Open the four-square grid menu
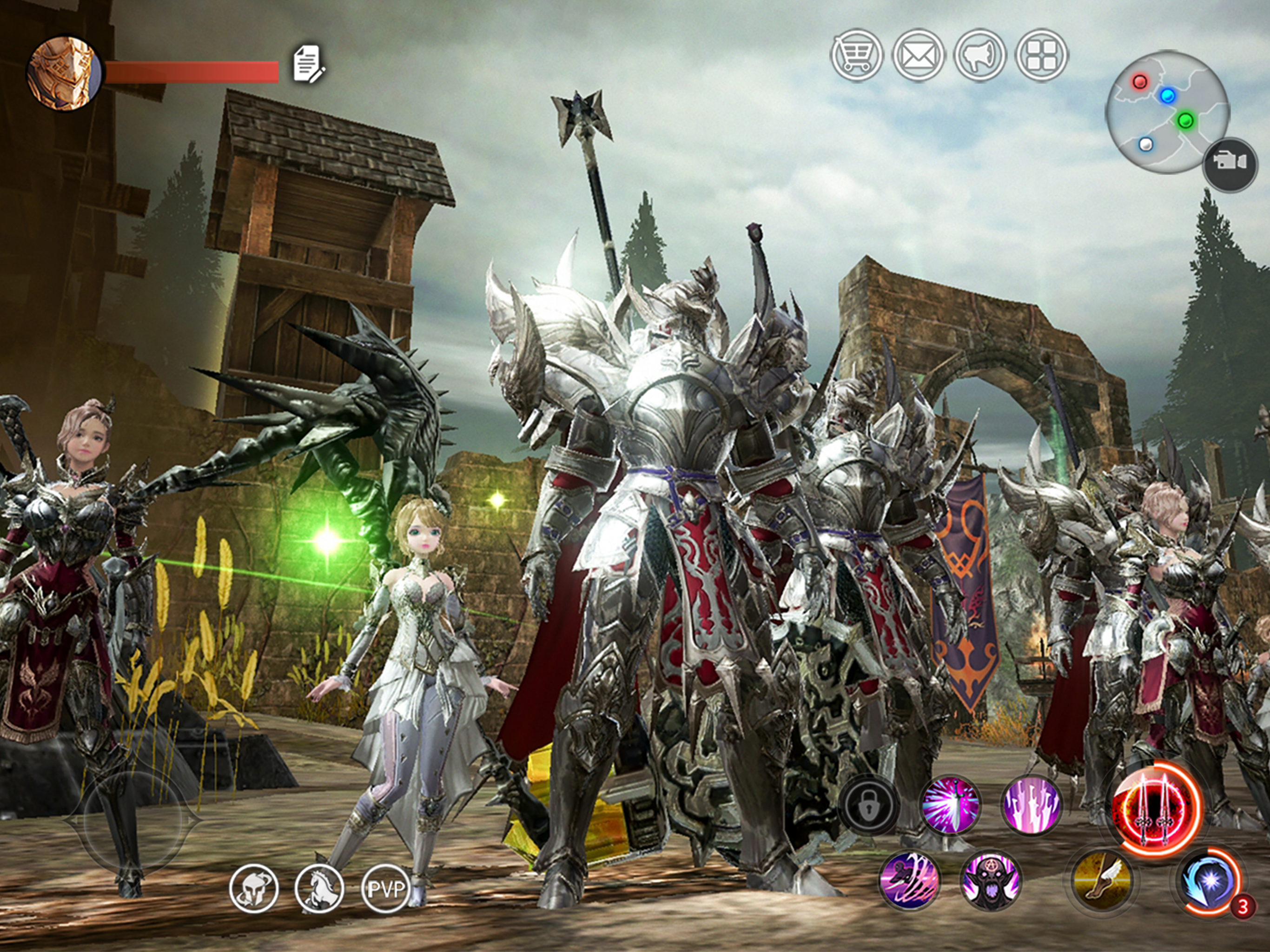Screen dimensions: 1270x952 [1041, 55]
